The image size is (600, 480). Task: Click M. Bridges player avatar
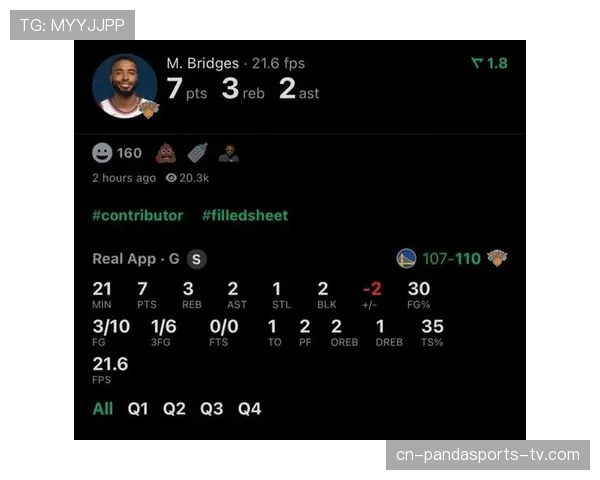point(124,87)
